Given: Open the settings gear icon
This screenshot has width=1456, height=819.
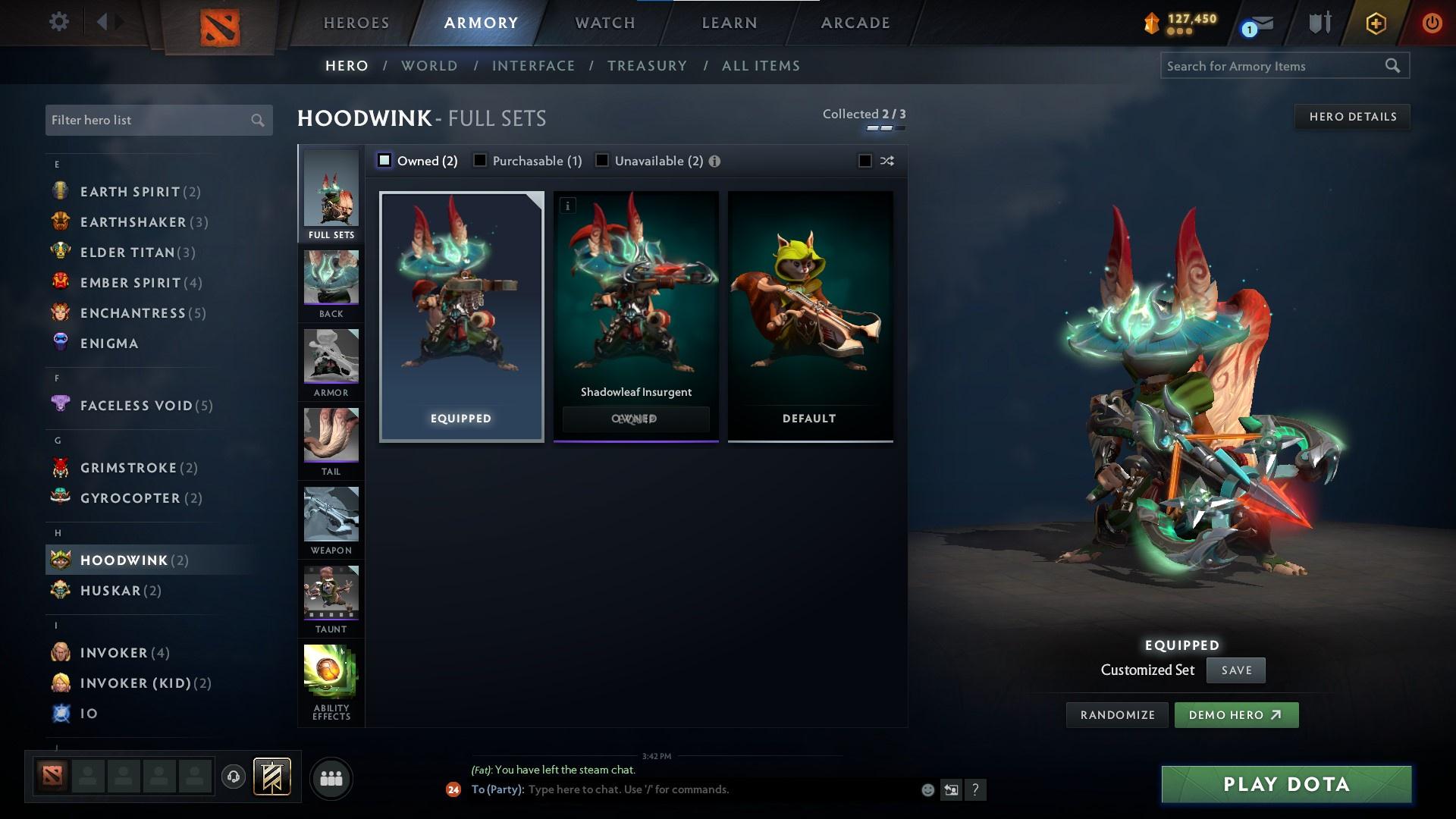Looking at the screenshot, I should point(59,22).
